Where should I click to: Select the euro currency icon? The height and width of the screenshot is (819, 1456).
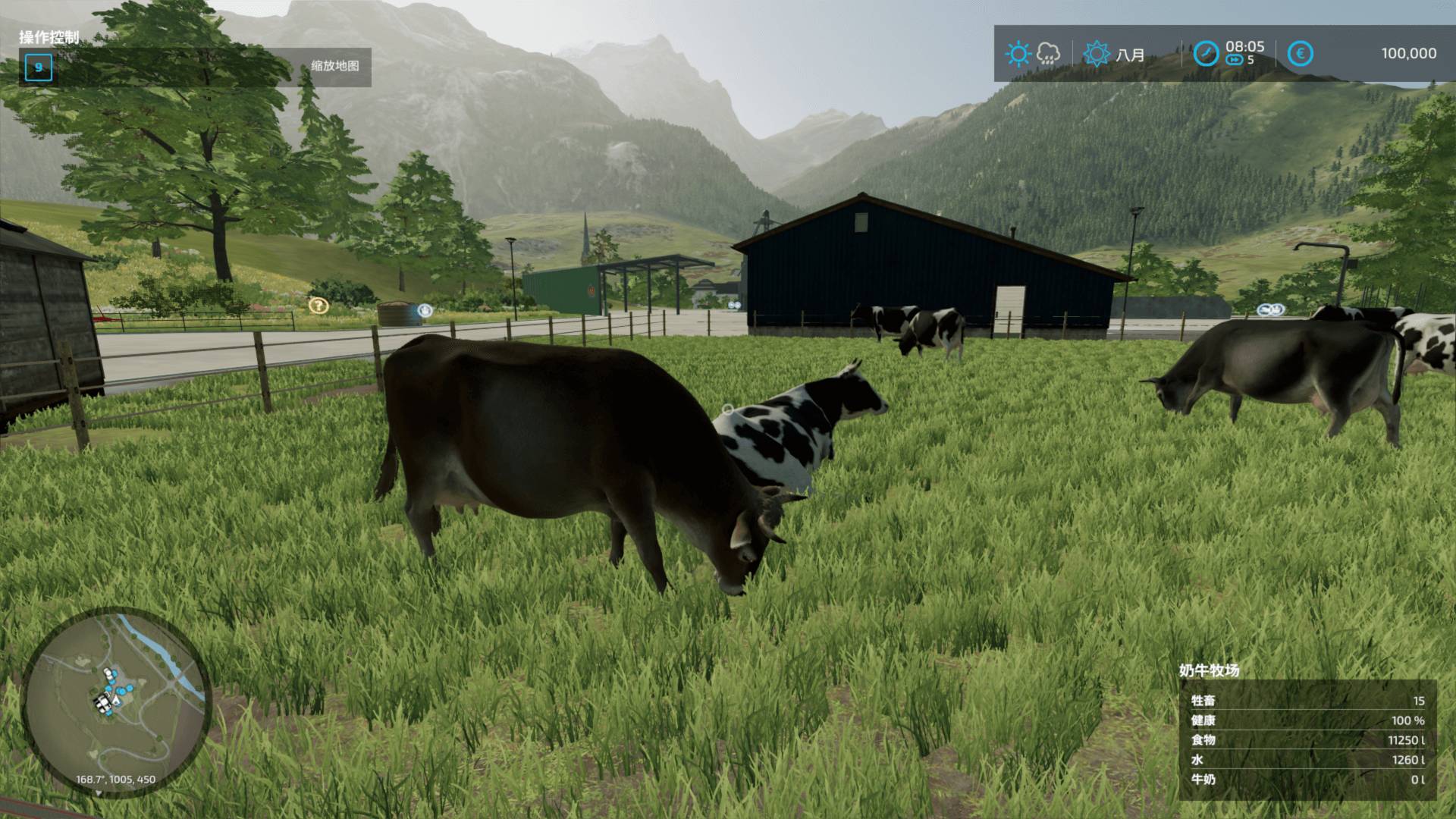coord(1301,54)
